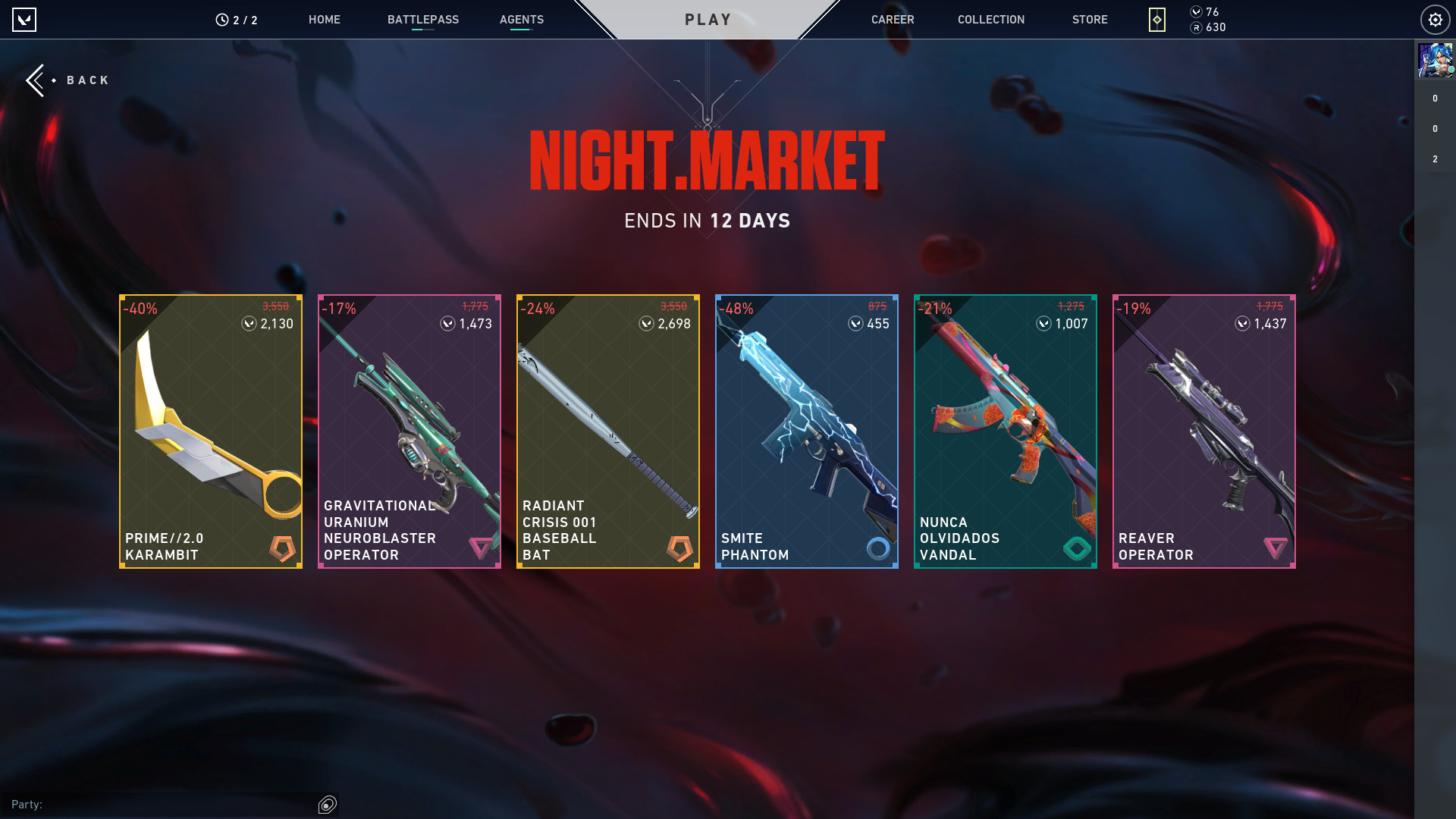The image size is (1456, 819).
Task: Choose the Gravitational Uranium Neuroblaster Operator
Action: click(x=409, y=431)
